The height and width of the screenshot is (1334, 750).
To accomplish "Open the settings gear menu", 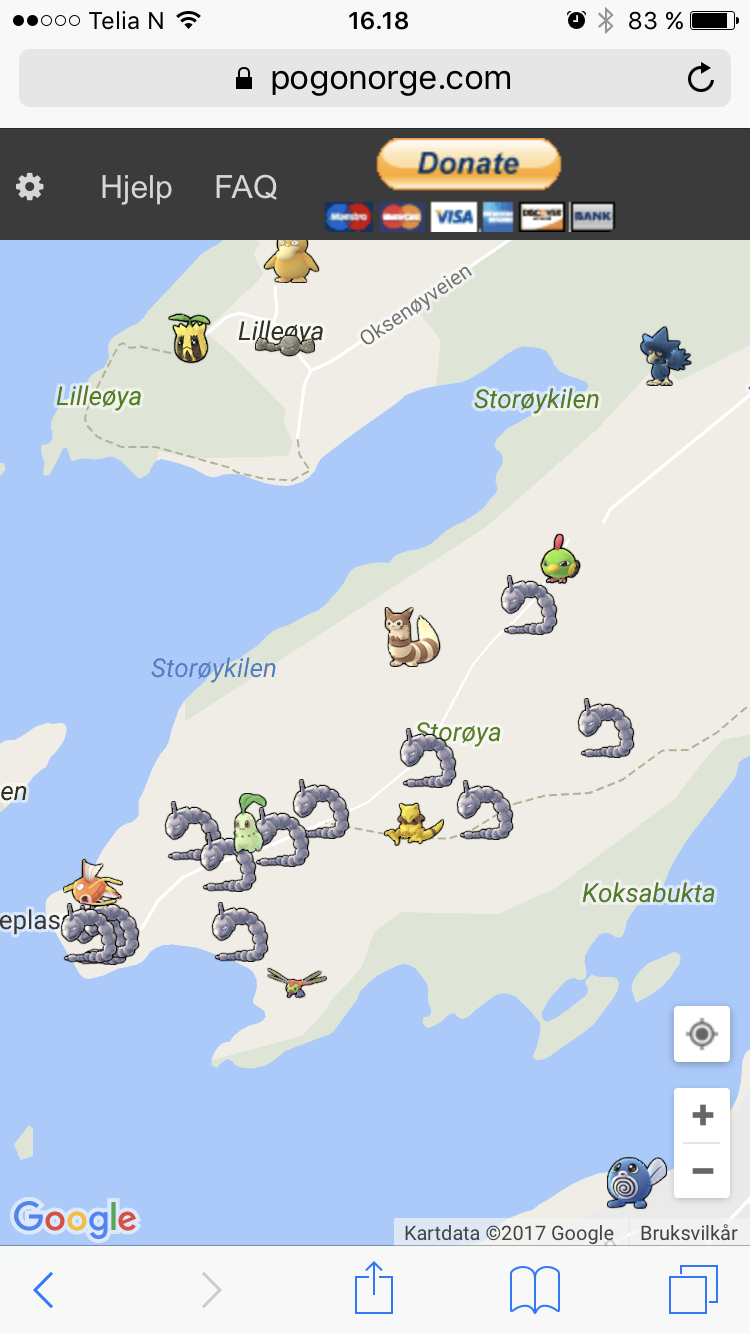I will click(x=30, y=187).
